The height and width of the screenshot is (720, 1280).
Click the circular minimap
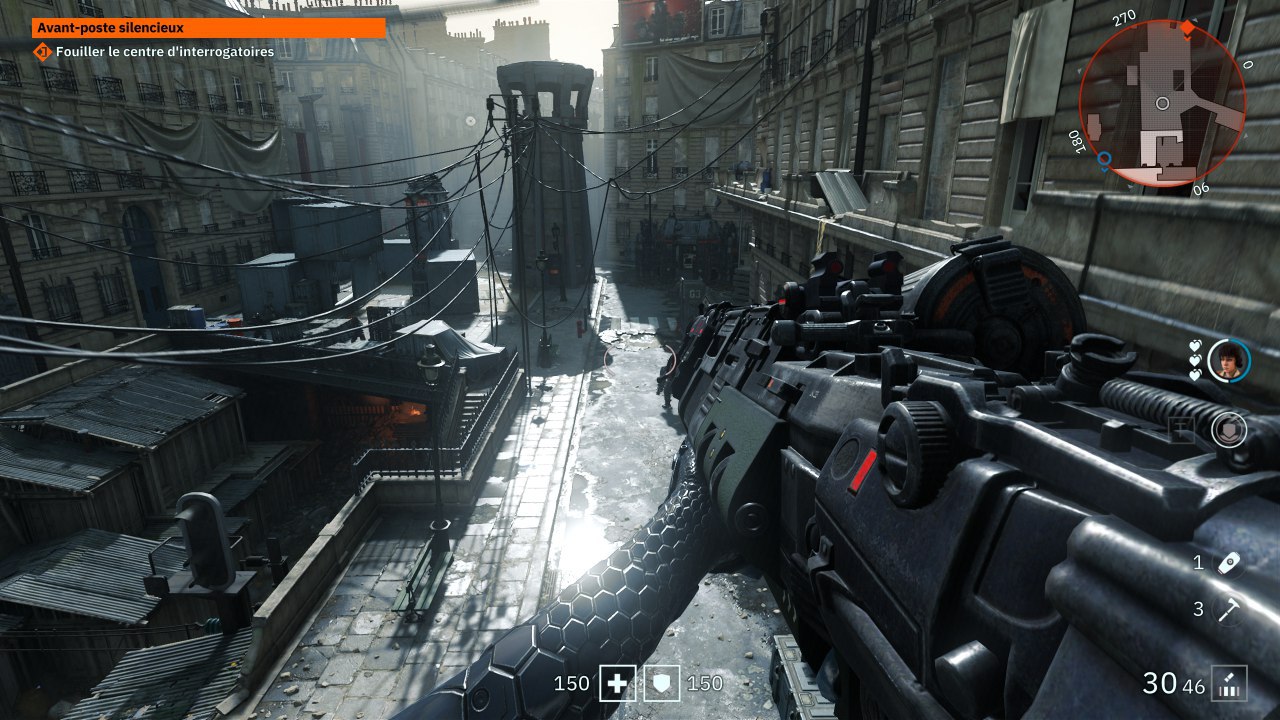[1162, 103]
